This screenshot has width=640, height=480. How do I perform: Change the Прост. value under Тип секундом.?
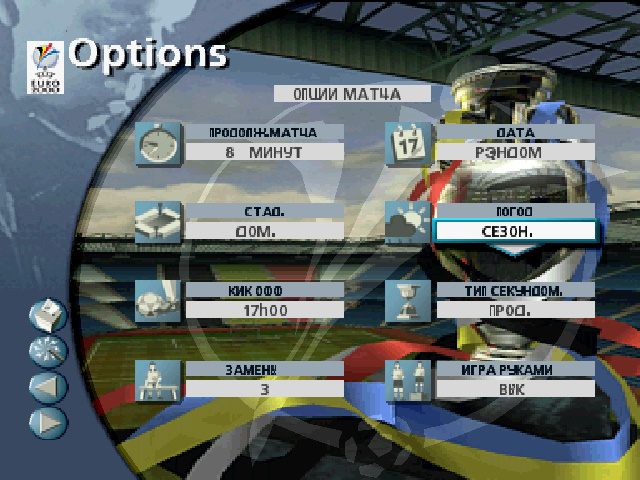[515, 309]
